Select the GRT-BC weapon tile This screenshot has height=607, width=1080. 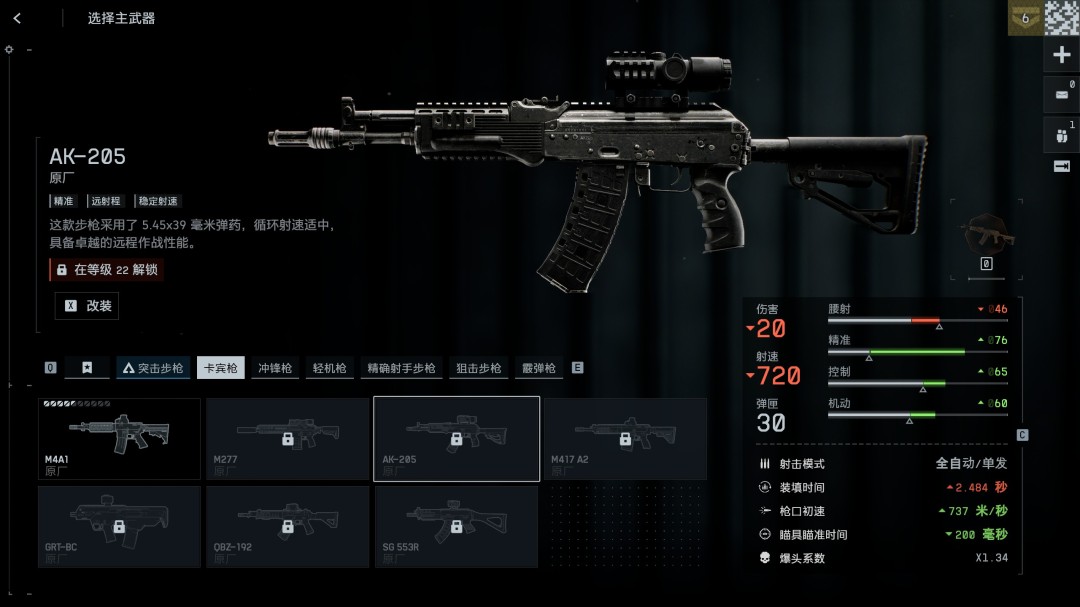tap(119, 526)
